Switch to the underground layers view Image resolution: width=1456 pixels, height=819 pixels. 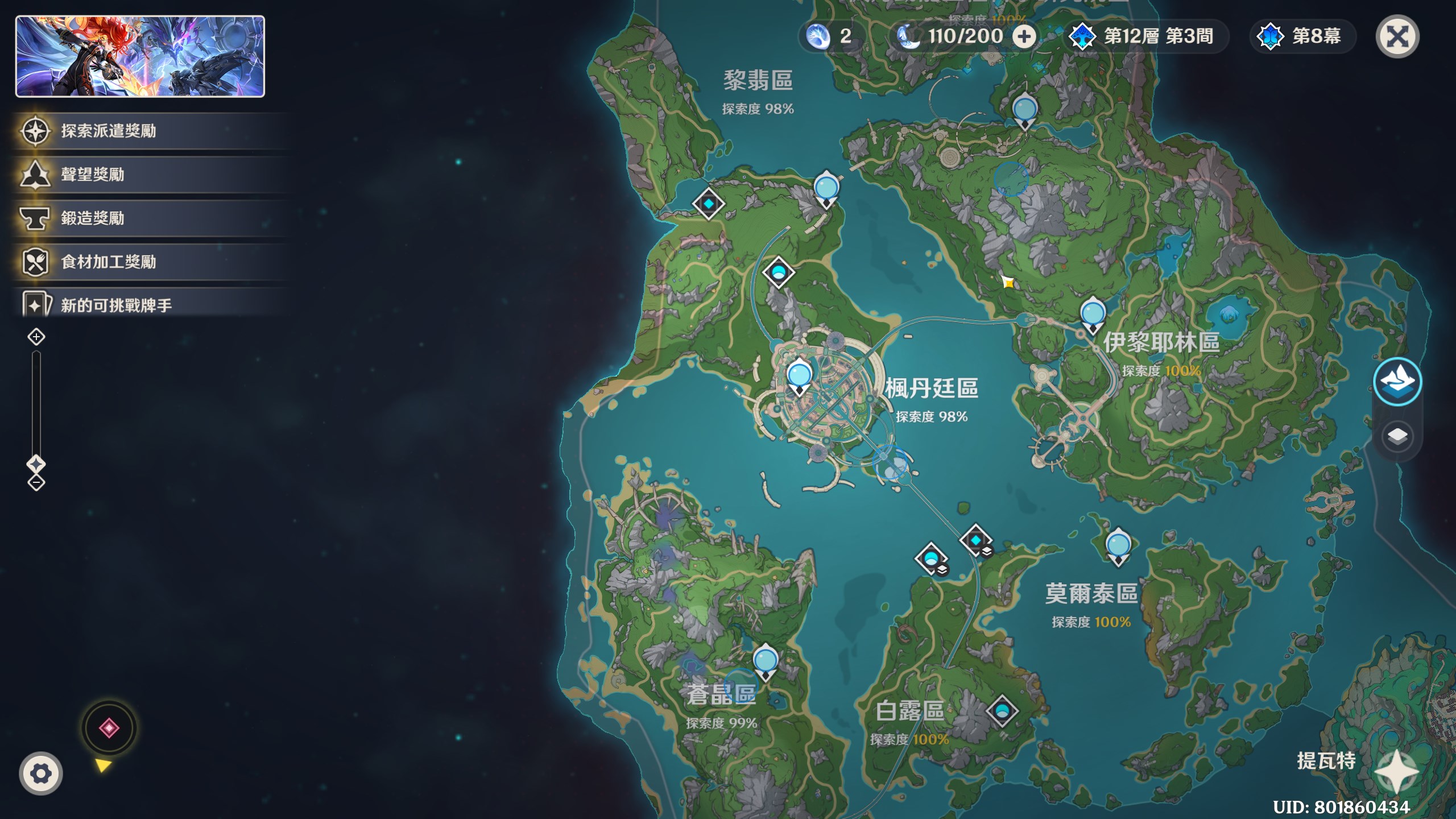[x=1397, y=437]
